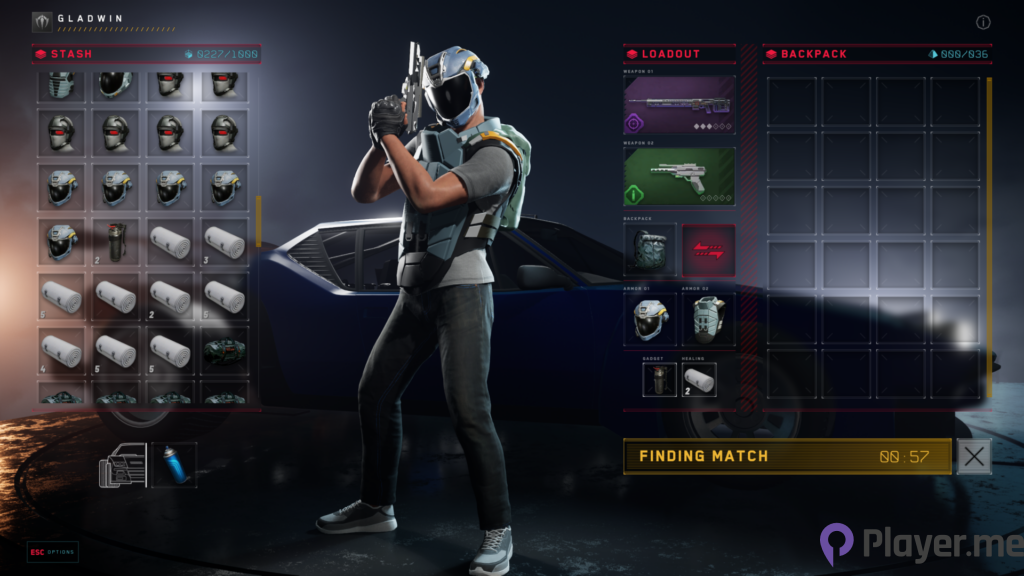The height and width of the screenshot is (576, 1024).
Task: Choose the bandage in the loadout Healing slot
Action: (699, 379)
